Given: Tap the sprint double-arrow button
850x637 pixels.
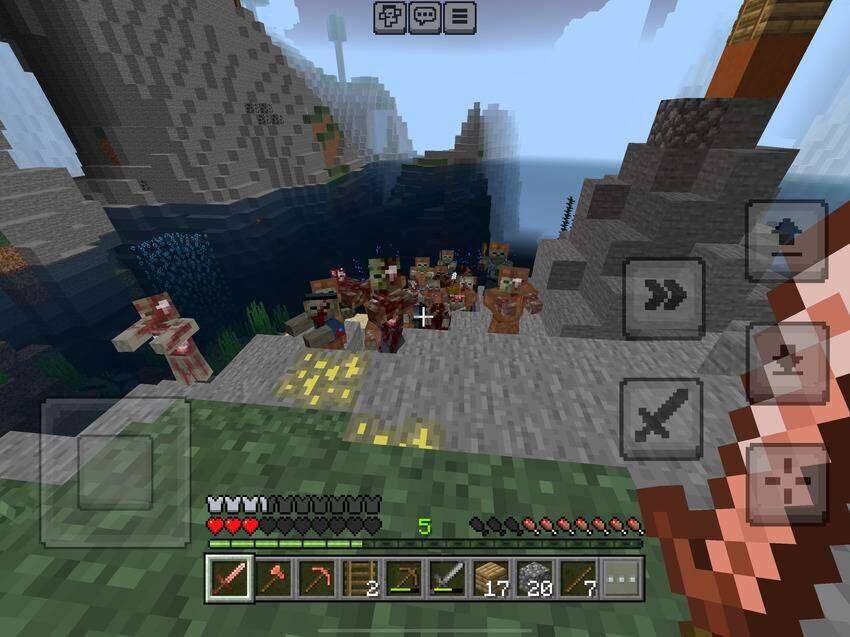Looking at the screenshot, I should (663, 297).
